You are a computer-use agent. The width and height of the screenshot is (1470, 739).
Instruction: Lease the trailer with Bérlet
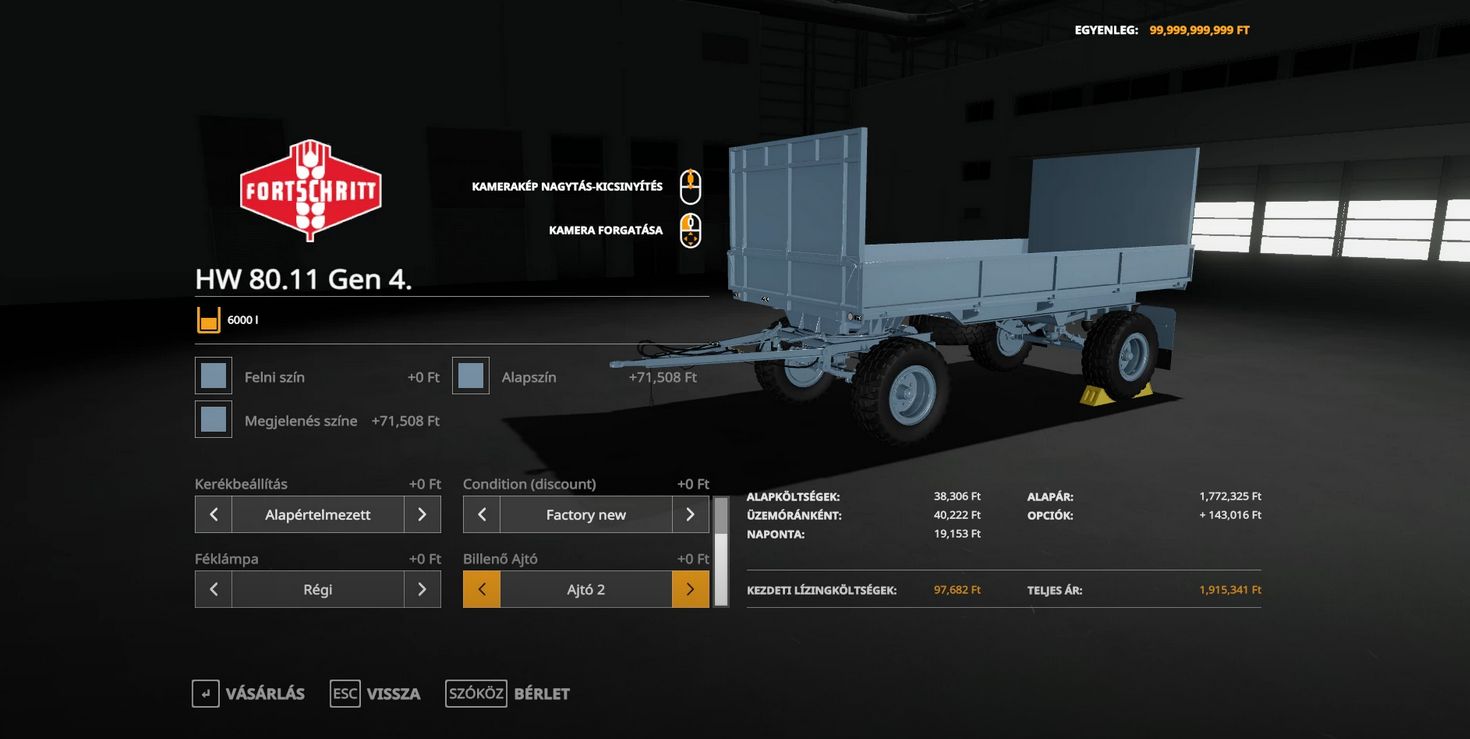coord(508,694)
